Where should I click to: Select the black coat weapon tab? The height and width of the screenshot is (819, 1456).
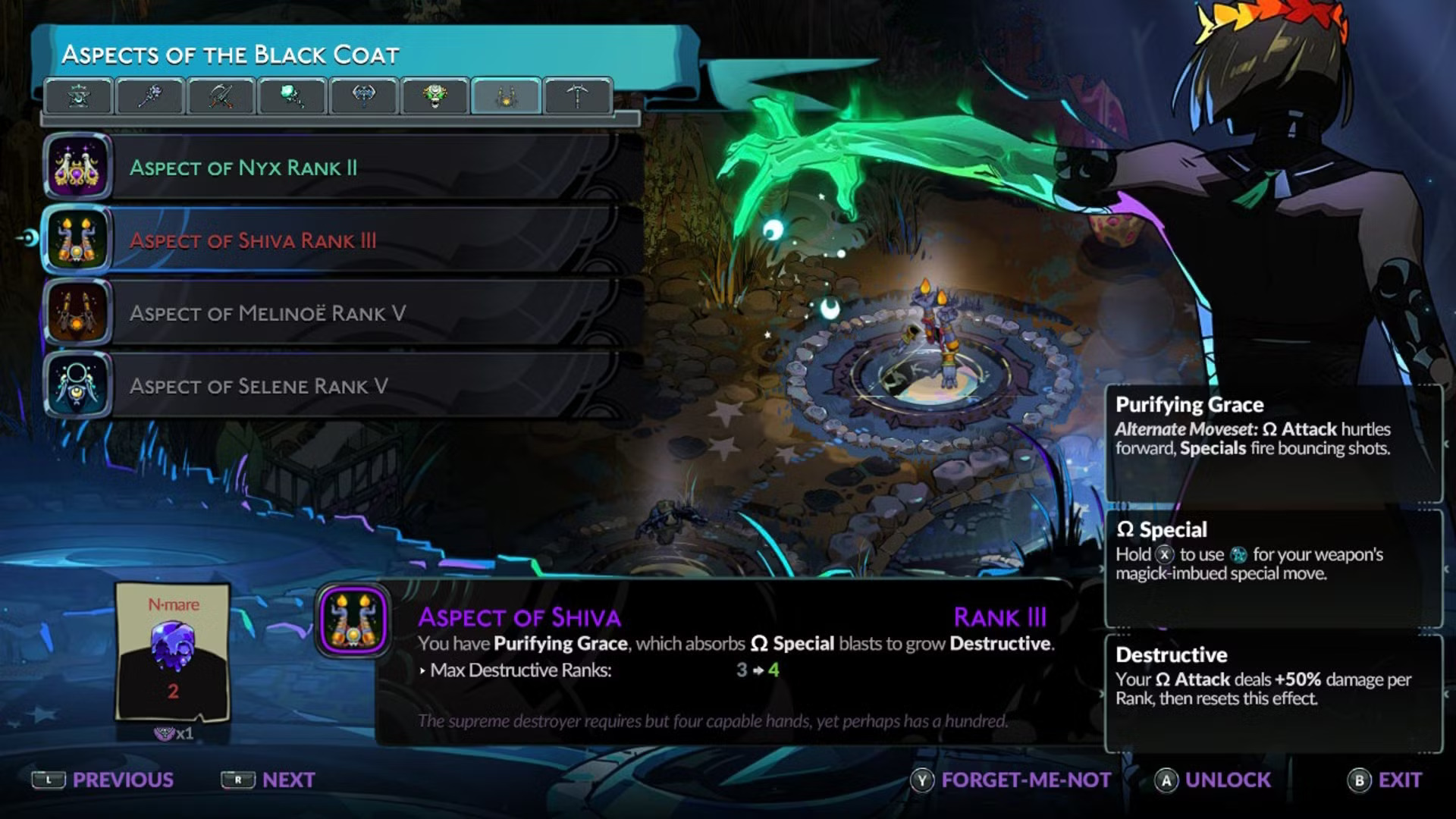pos(506,96)
